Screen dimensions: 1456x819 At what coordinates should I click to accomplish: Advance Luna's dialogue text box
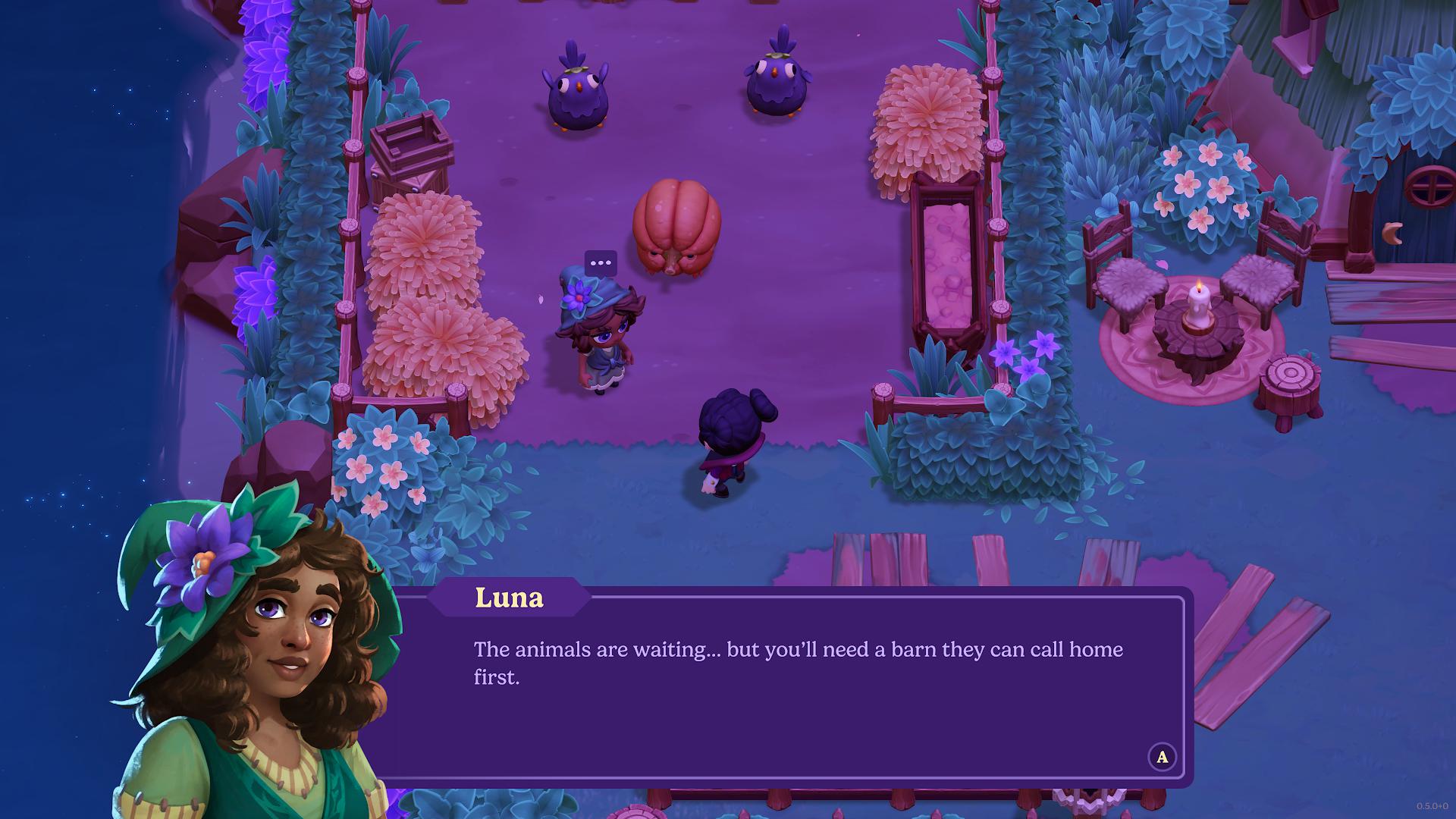1162,756
